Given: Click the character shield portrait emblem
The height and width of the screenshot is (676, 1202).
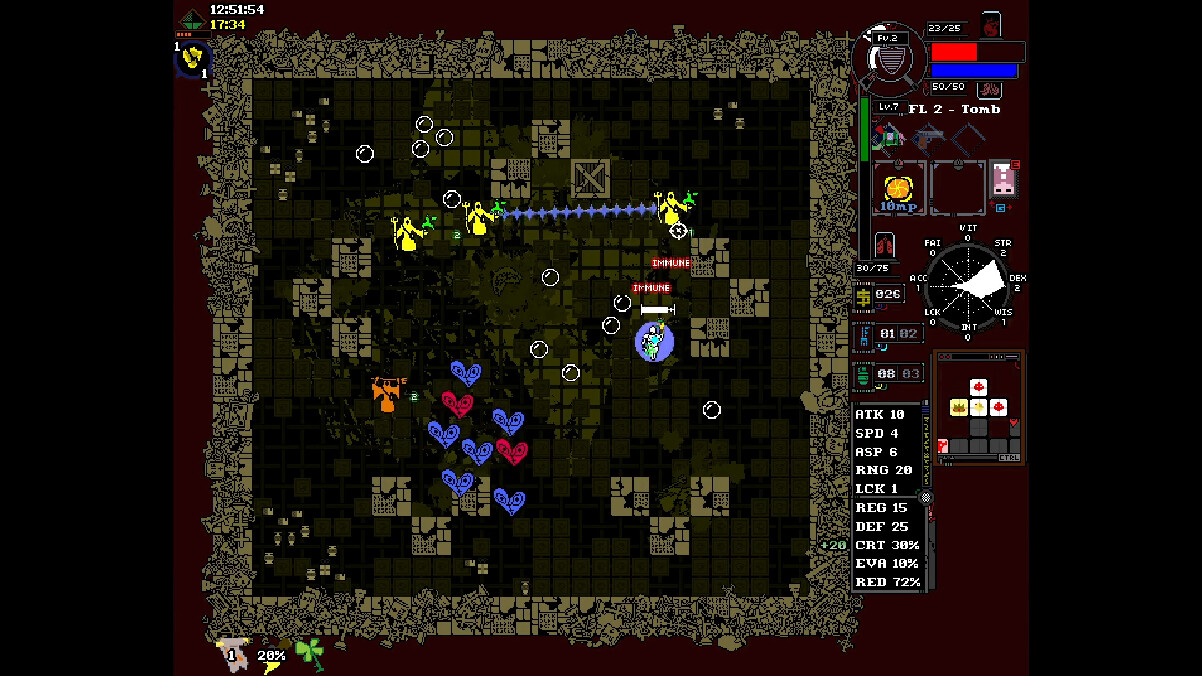Looking at the screenshot, I should point(888,58).
